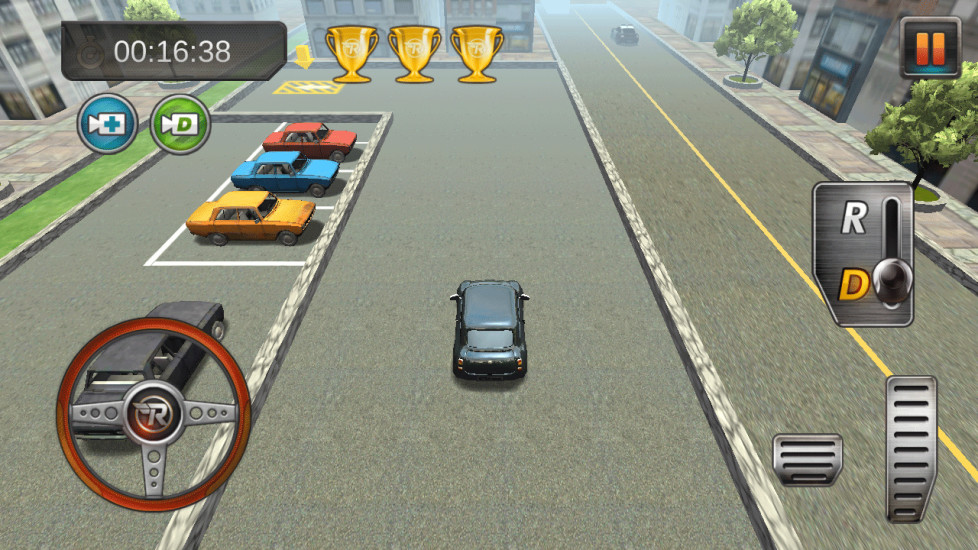Shift gear lever to R reverse

click(x=853, y=220)
